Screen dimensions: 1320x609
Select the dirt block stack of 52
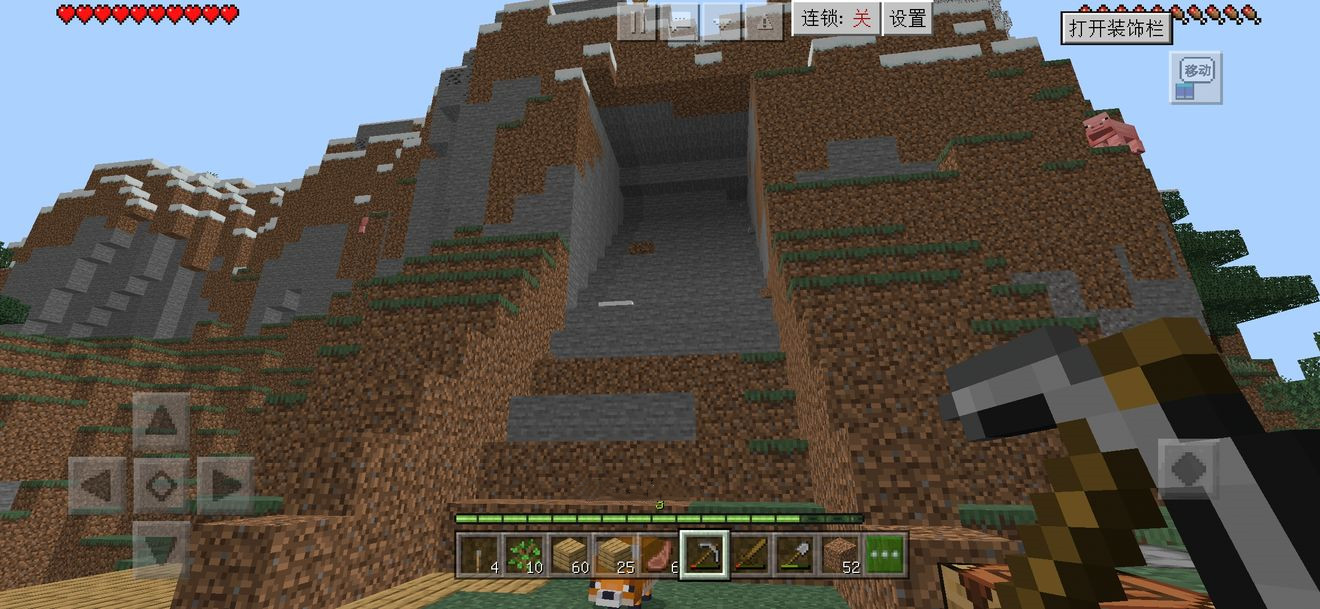(840, 554)
